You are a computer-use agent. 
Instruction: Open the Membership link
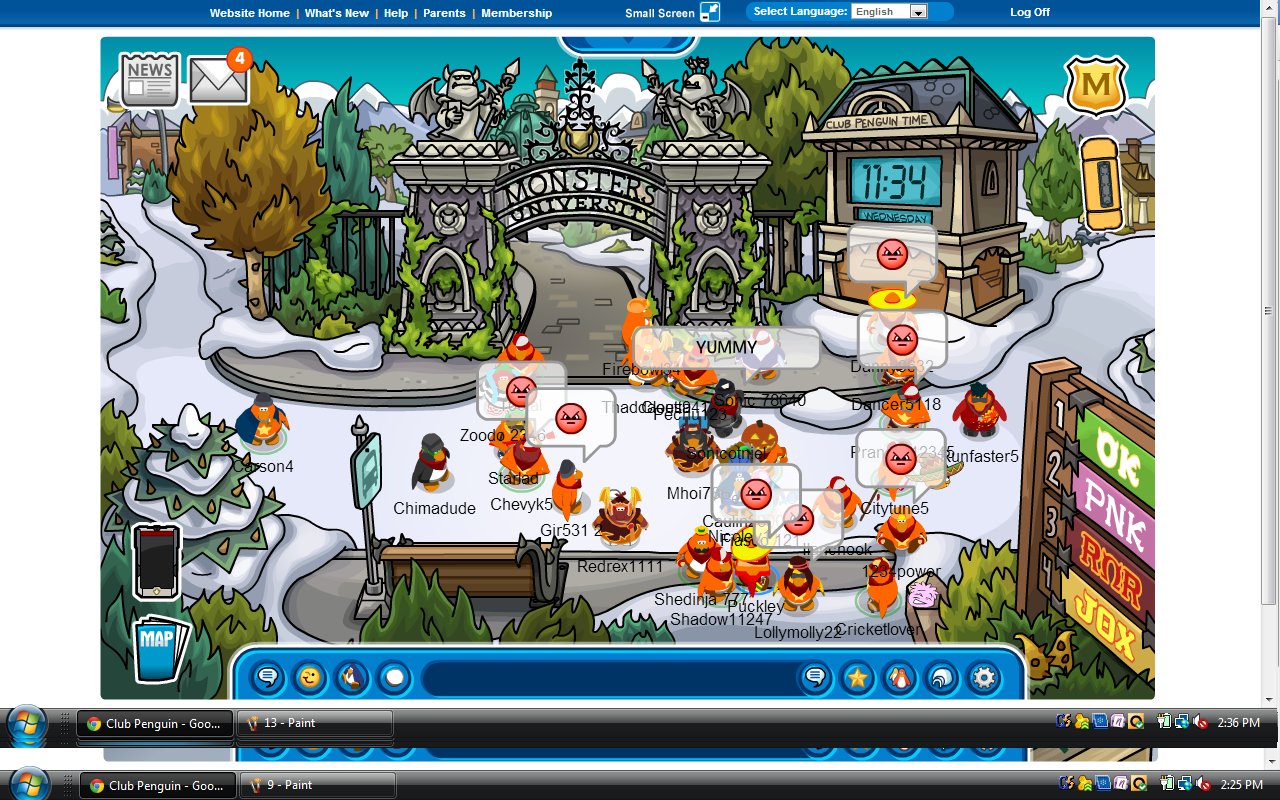[x=516, y=13]
